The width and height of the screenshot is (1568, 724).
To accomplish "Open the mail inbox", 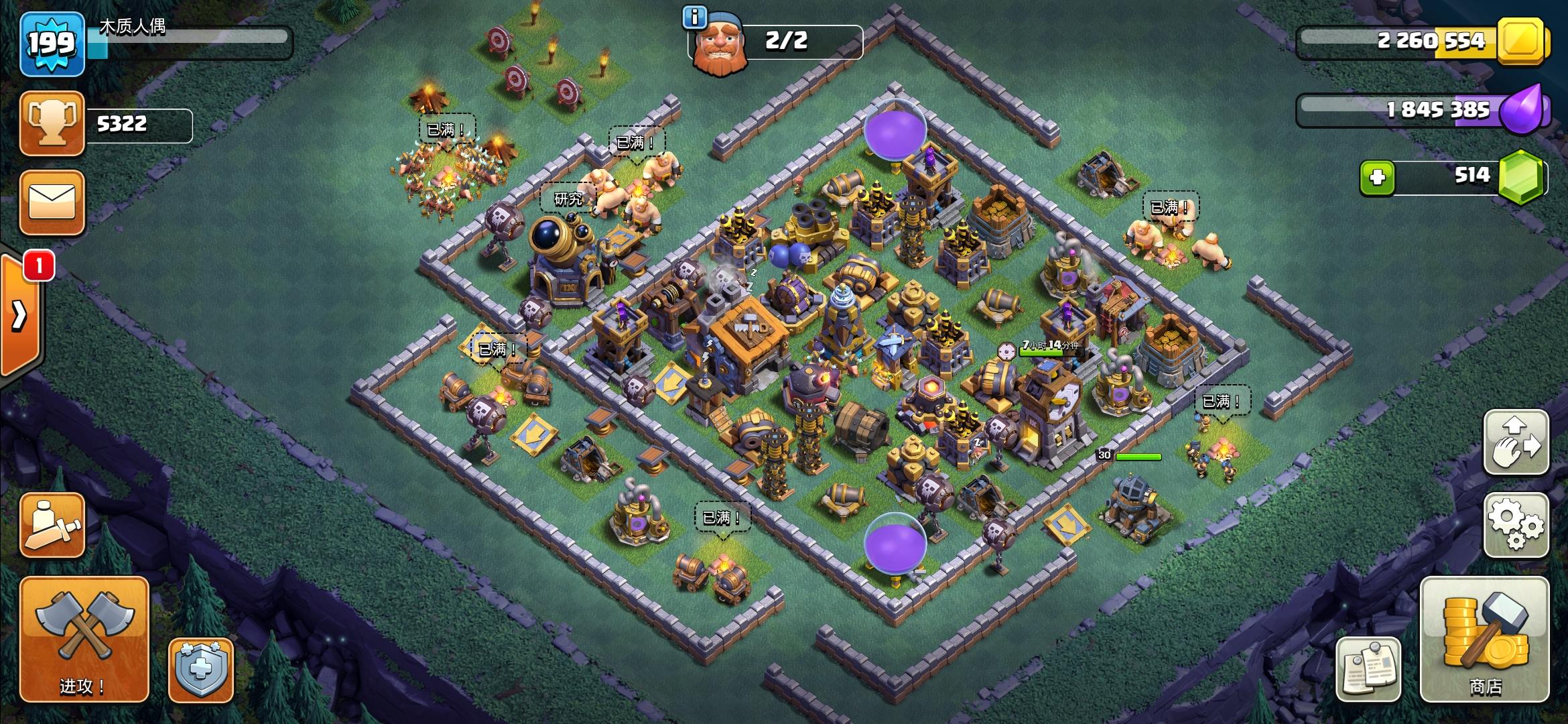I will pos(52,201).
